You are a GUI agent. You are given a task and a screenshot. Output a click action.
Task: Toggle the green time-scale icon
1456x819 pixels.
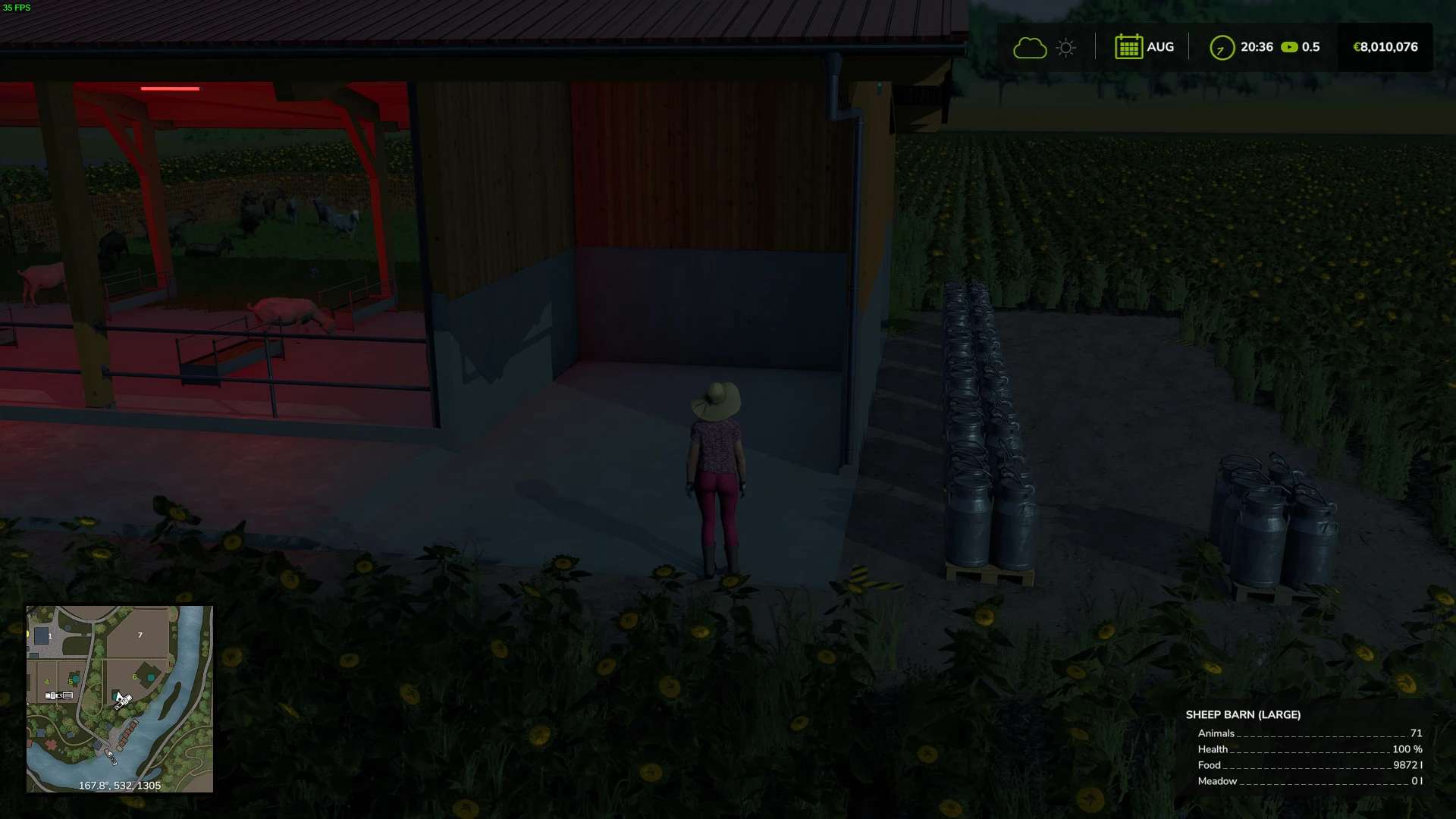pyautogui.click(x=1289, y=47)
